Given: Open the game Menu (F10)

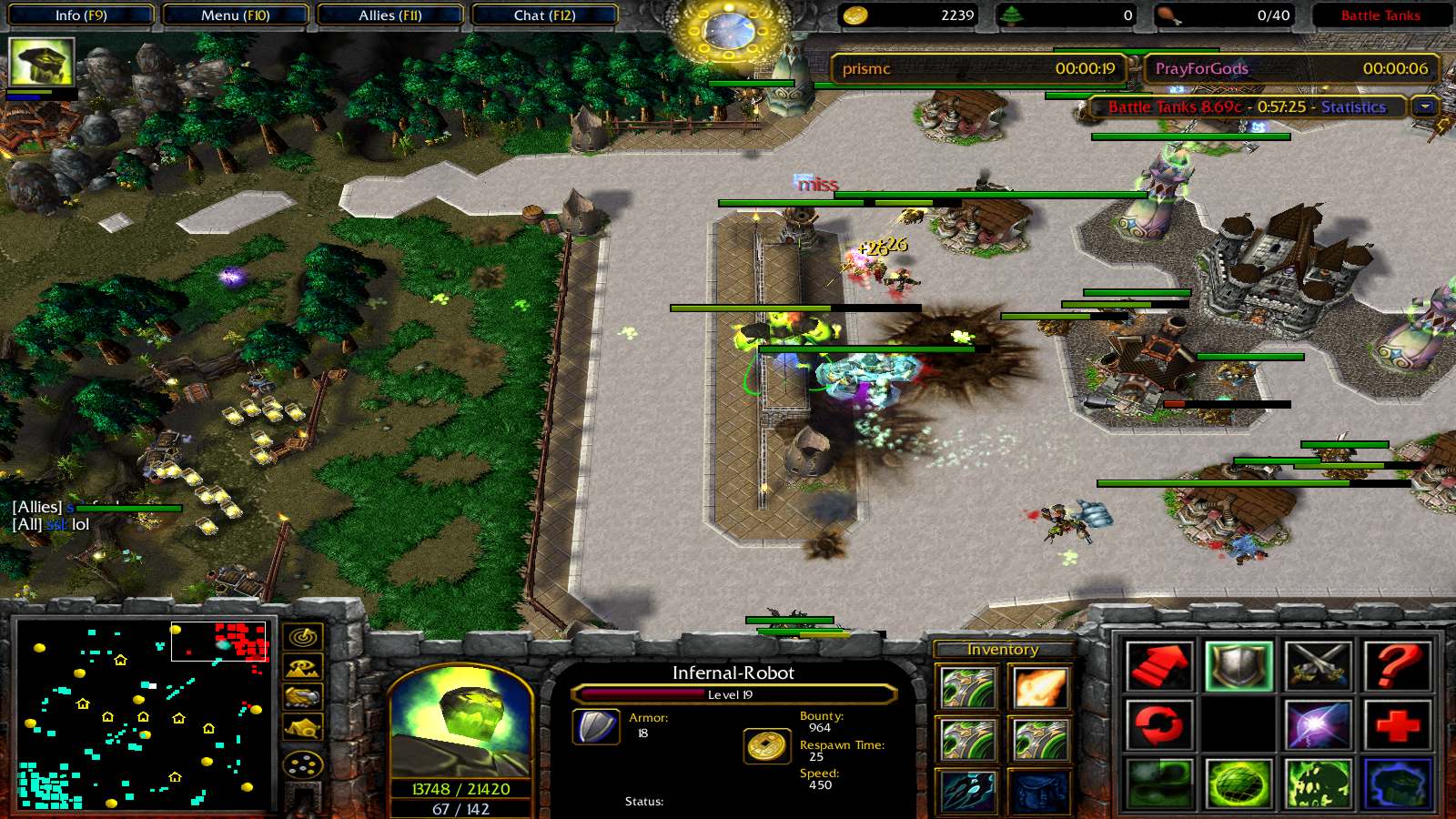Looking at the screenshot, I should [x=235, y=15].
